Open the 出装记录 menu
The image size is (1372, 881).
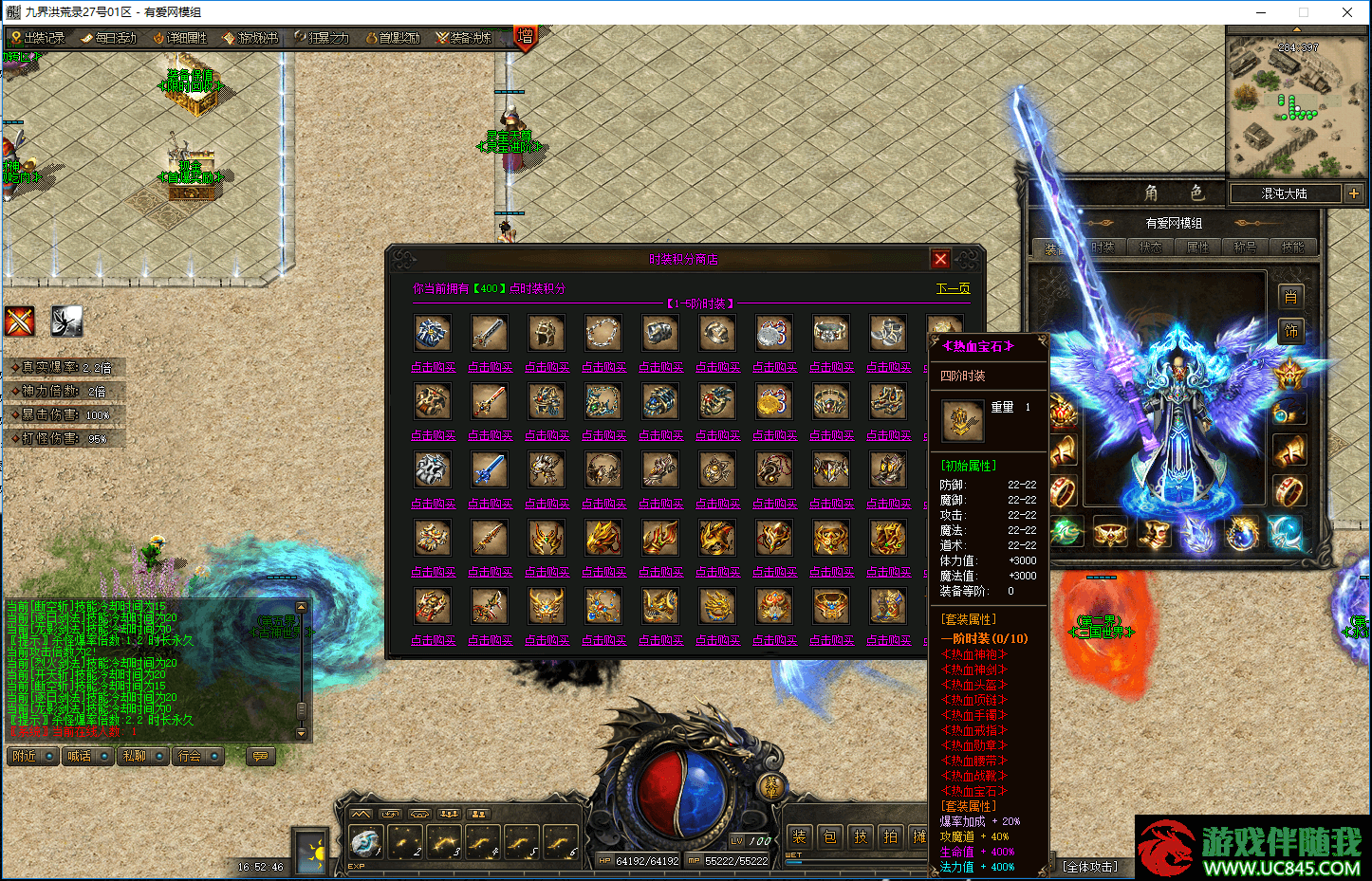[37, 38]
